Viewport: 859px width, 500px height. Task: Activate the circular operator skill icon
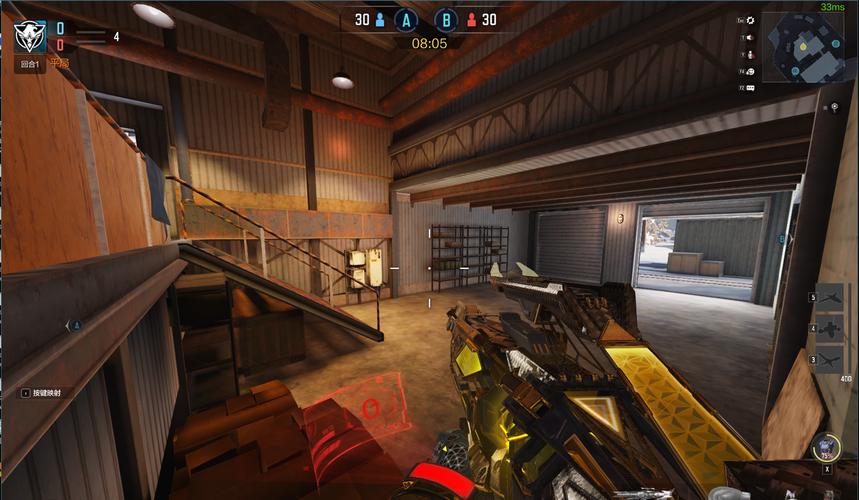click(x=826, y=447)
